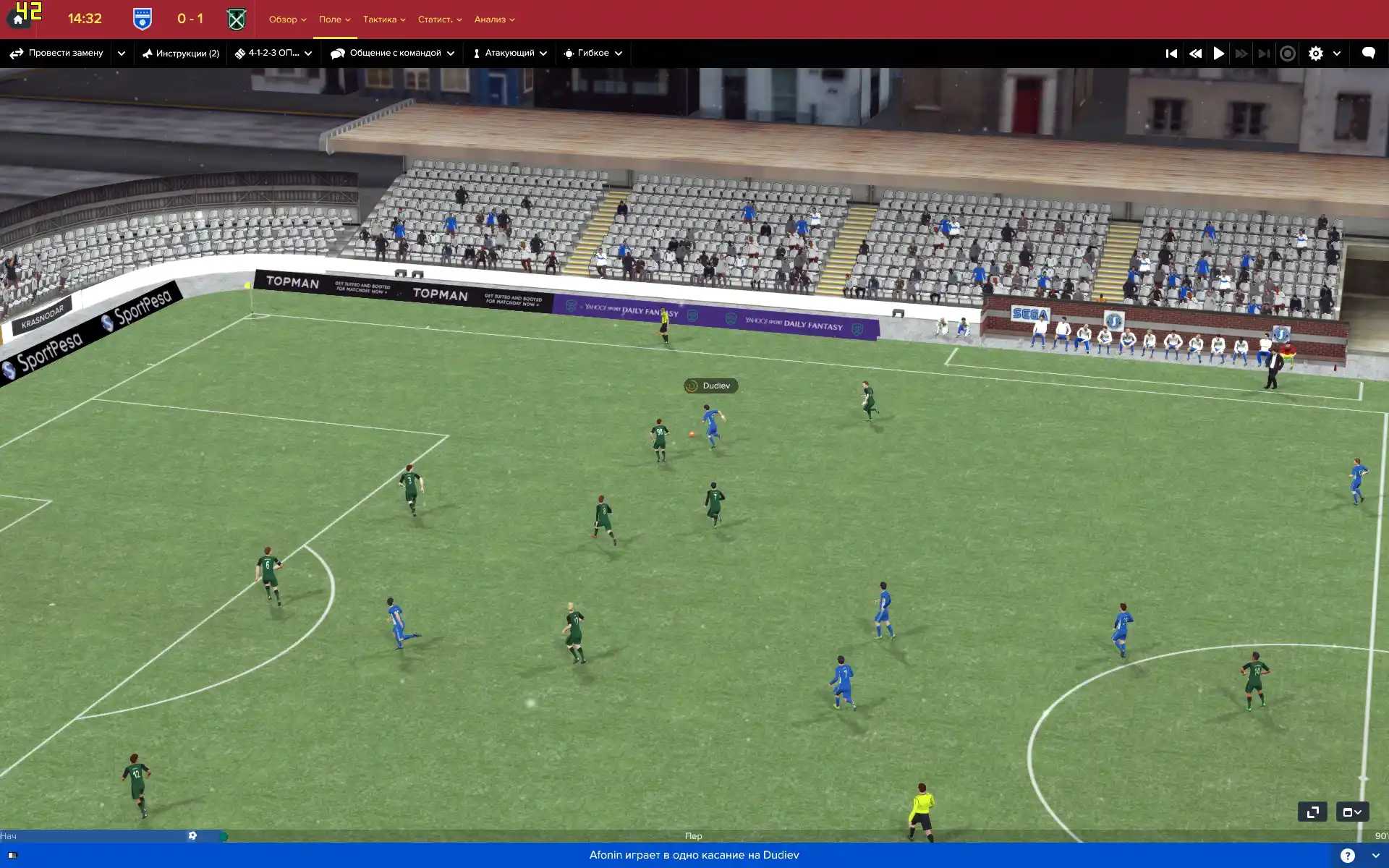1389x868 pixels.
Task: Open the 4-1-2-3 formation dropdown
Action: click(273, 53)
